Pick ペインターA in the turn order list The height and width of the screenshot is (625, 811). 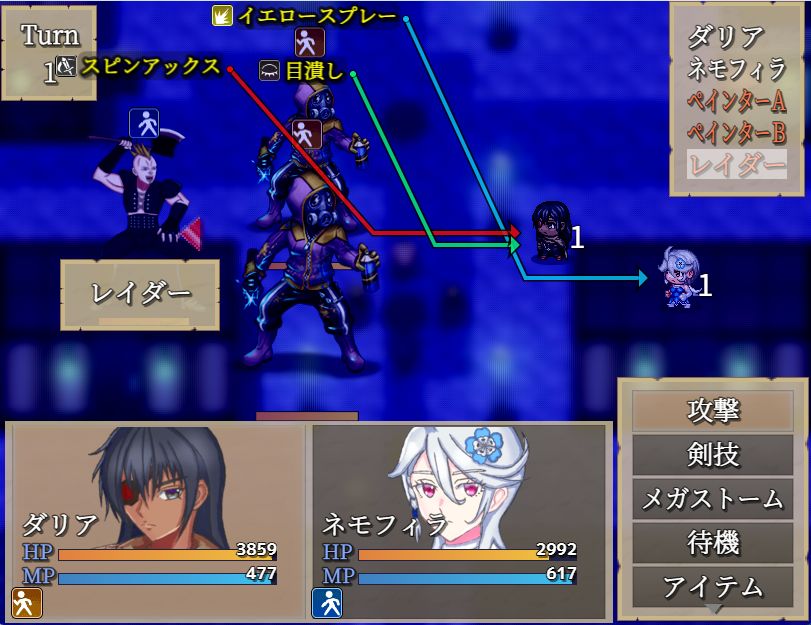[x=736, y=101]
